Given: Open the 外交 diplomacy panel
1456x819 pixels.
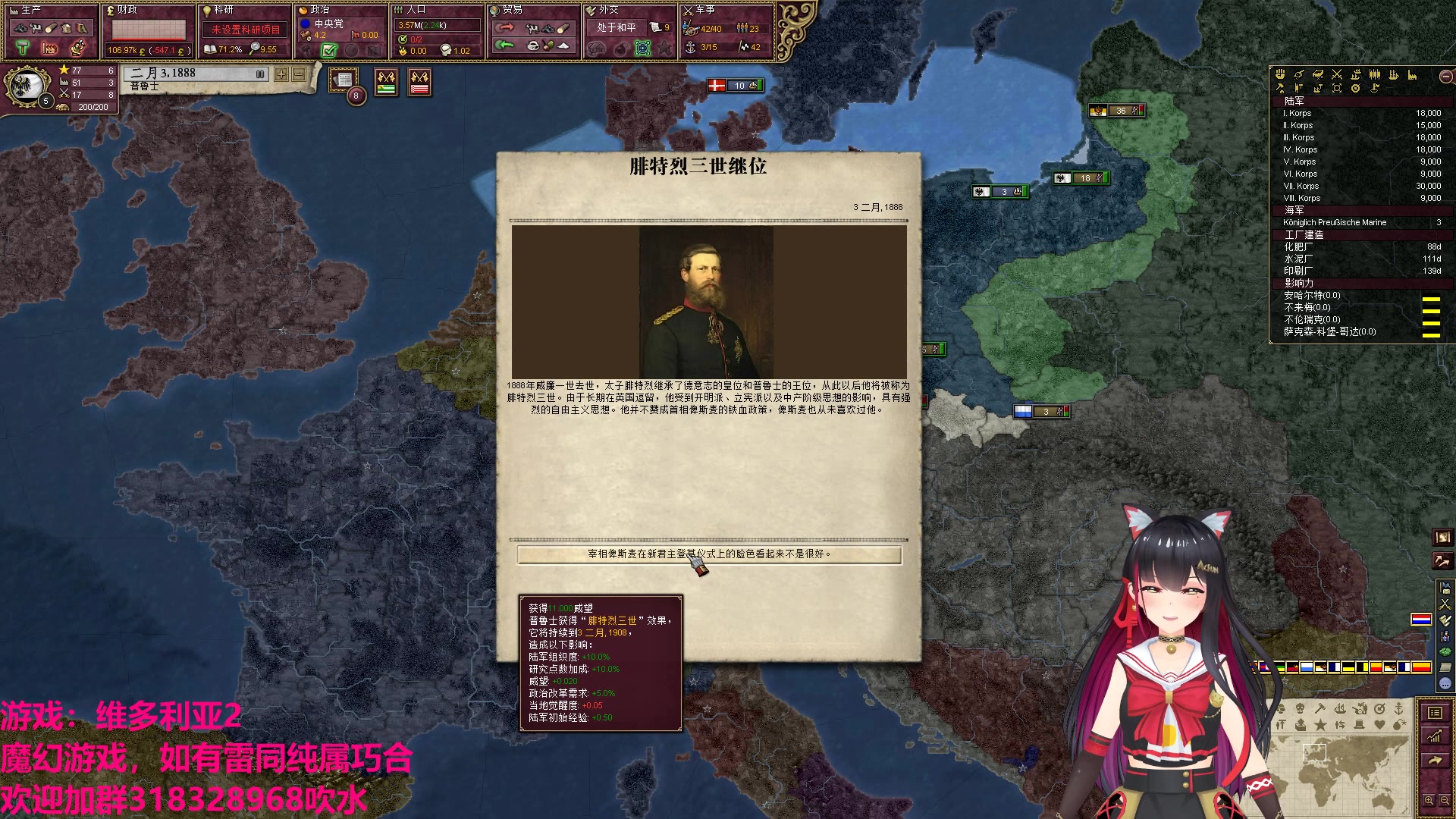Looking at the screenshot, I should coord(607,11).
